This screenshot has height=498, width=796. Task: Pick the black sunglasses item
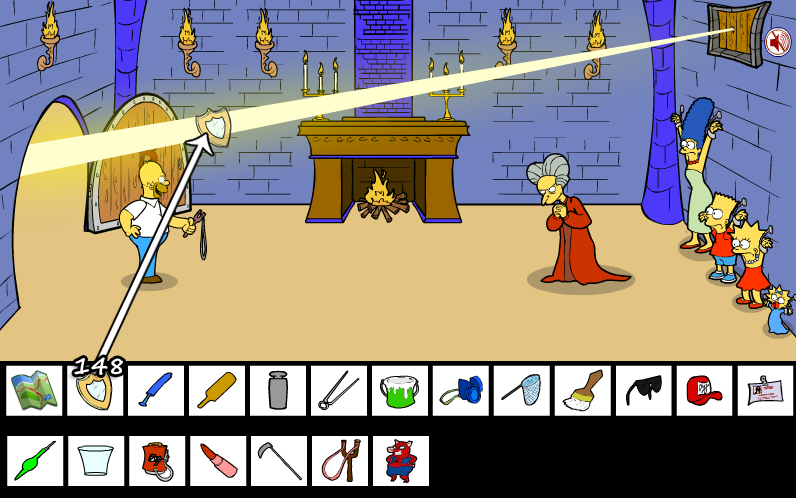click(x=644, y=391)
